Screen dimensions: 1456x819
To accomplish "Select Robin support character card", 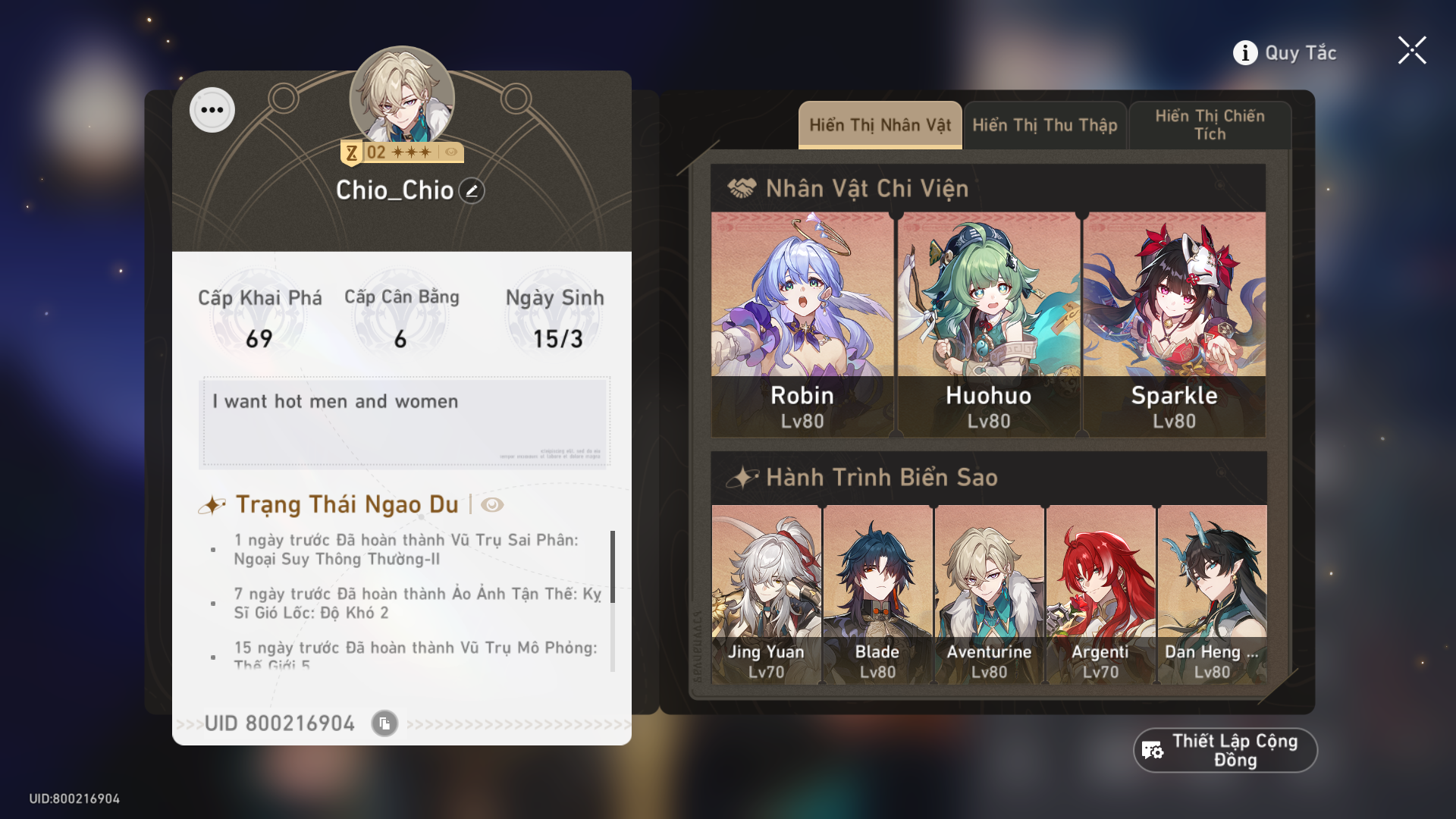I will click(802, 325).
